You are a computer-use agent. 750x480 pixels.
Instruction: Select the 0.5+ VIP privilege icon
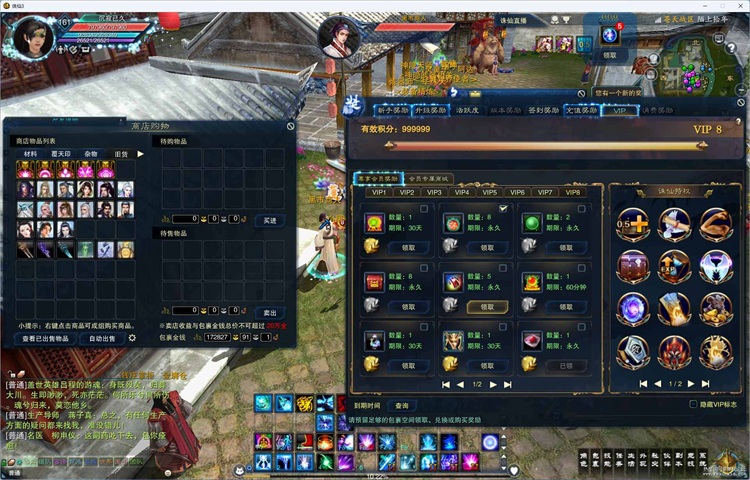coord(631,224)
